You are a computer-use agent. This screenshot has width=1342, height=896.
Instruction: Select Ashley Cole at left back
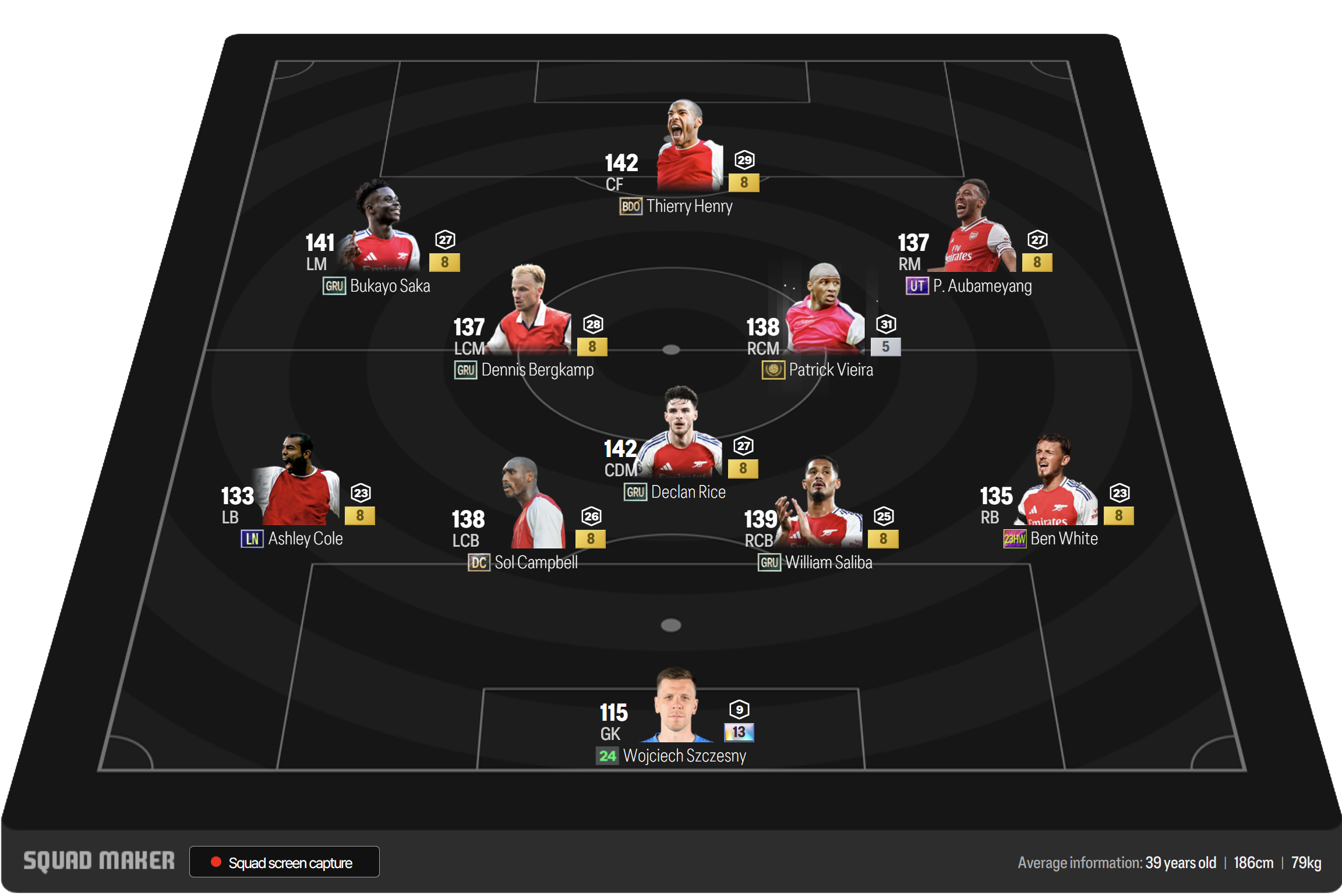click(298, 489)
